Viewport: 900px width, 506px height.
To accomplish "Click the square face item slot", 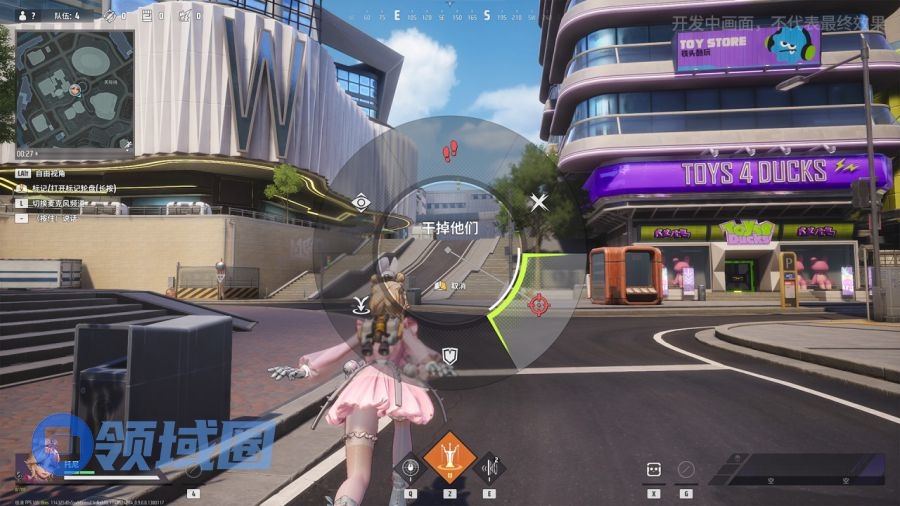I will tap(654, 468).
